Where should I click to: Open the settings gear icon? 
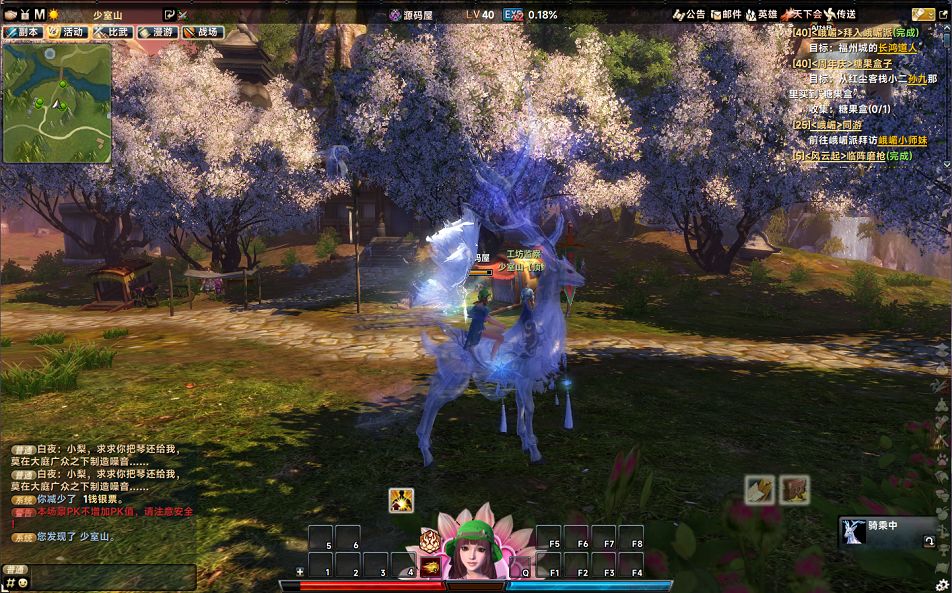pyautogui.click(x=941, y=584)
